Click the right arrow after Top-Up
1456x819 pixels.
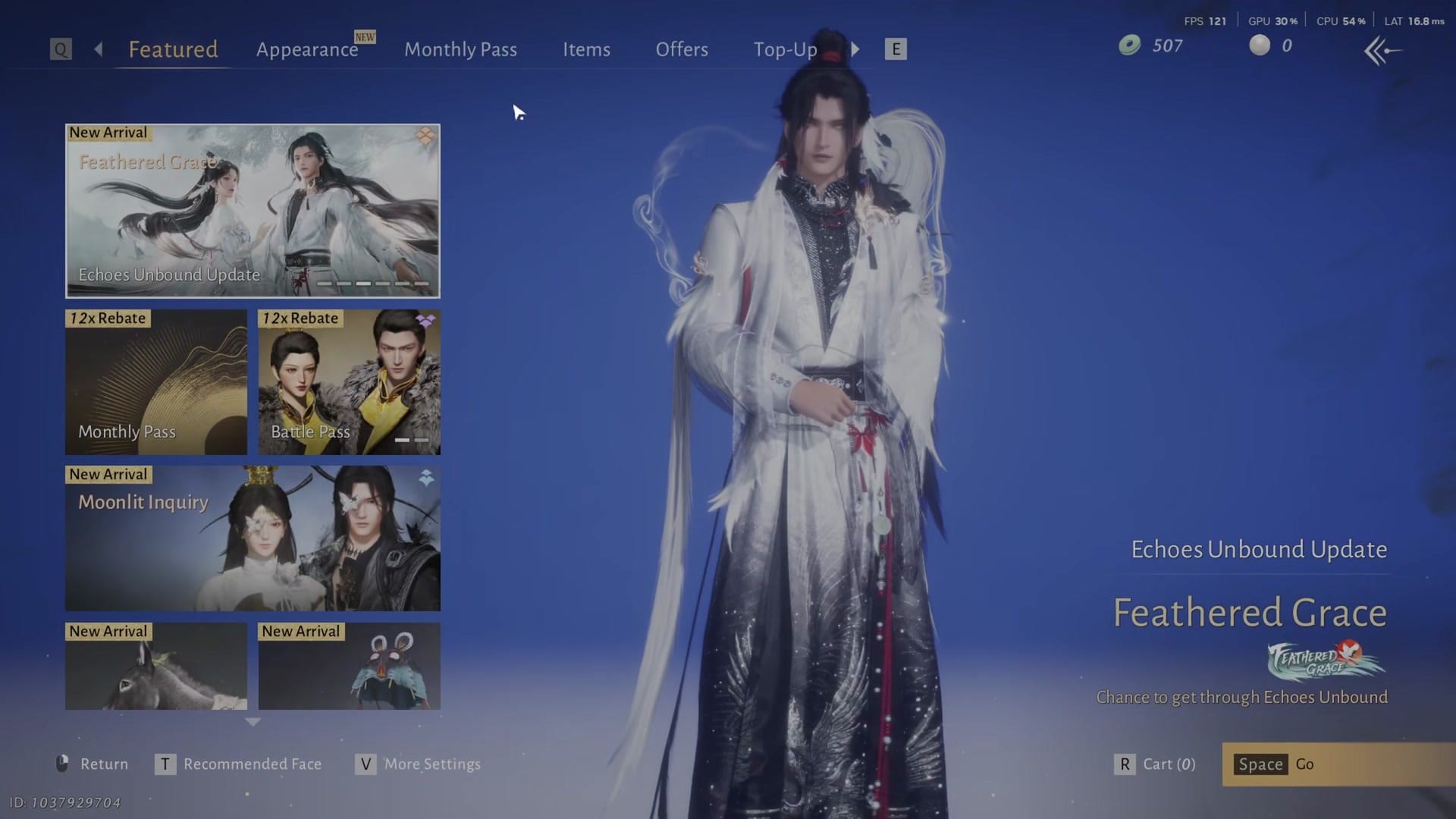[x=855, y=49]
